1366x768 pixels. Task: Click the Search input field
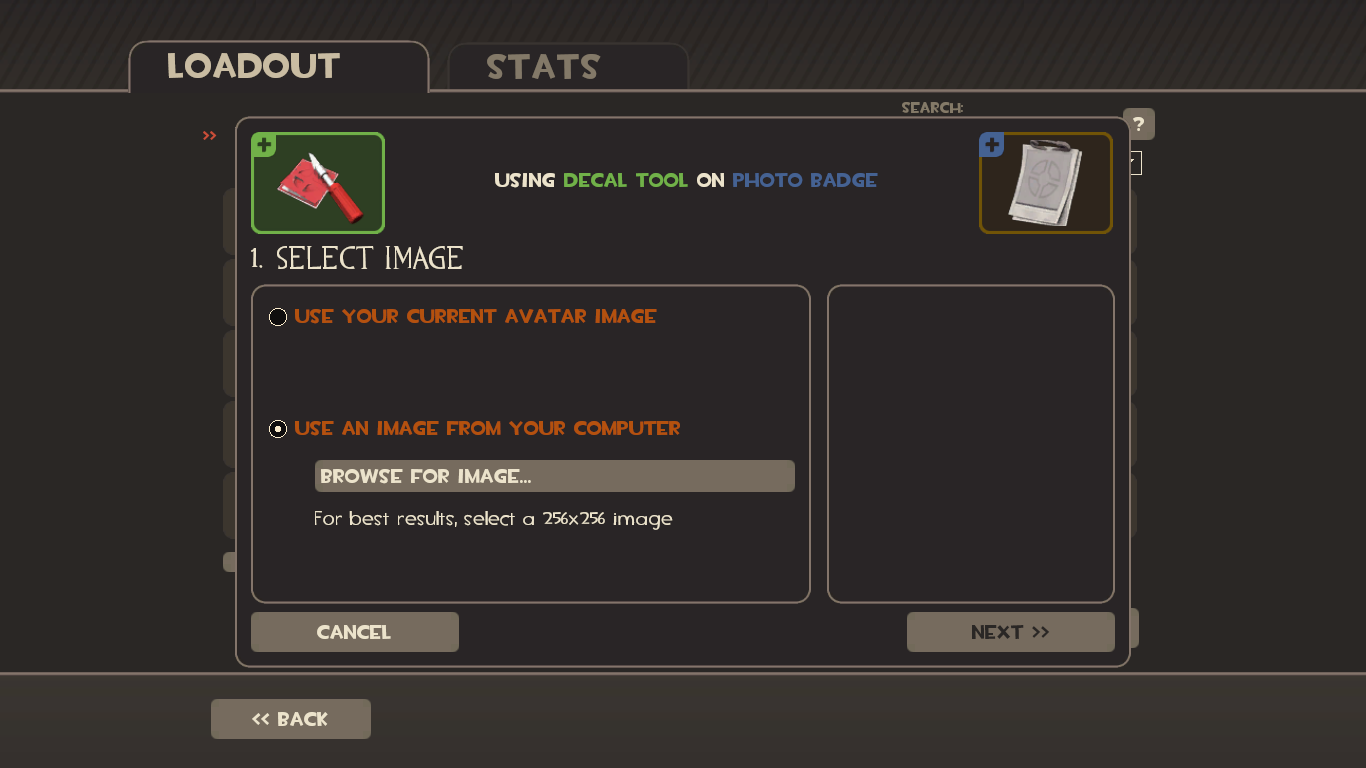(x=1000, y=107)
